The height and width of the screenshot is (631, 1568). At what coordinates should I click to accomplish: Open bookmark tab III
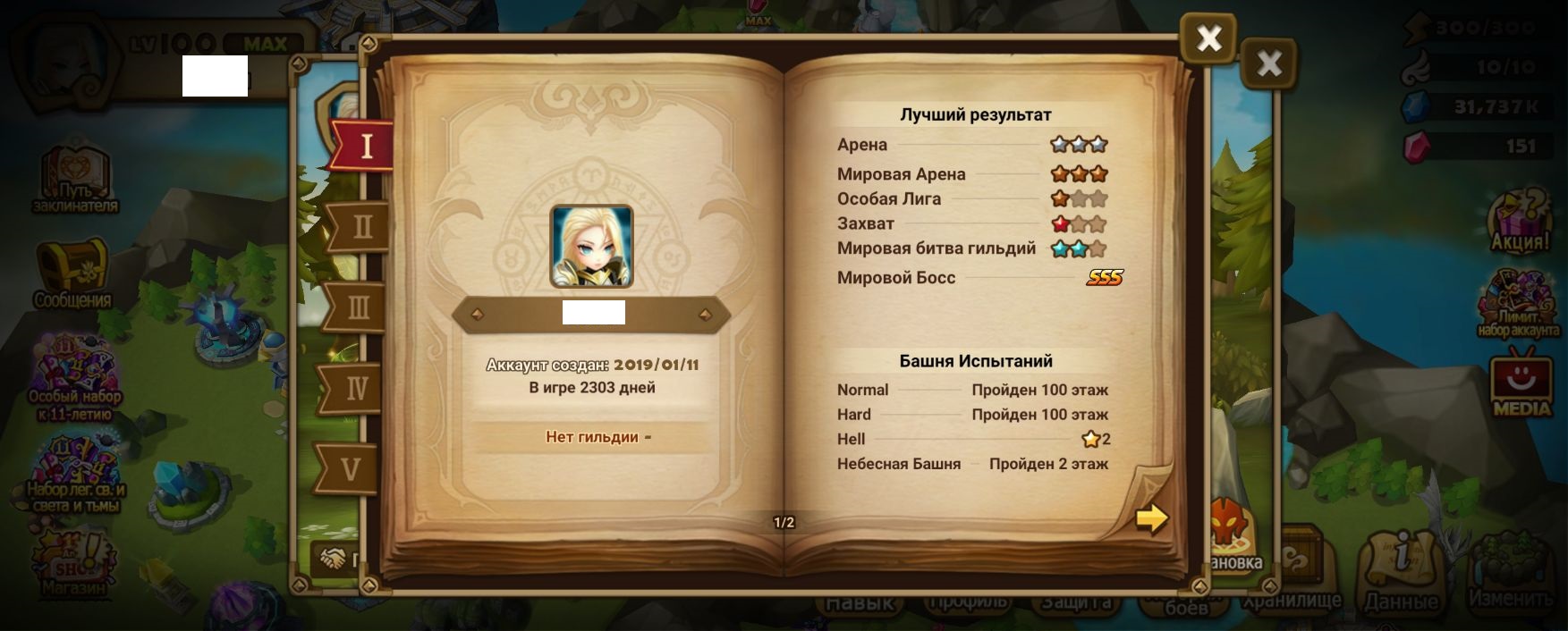358,308
